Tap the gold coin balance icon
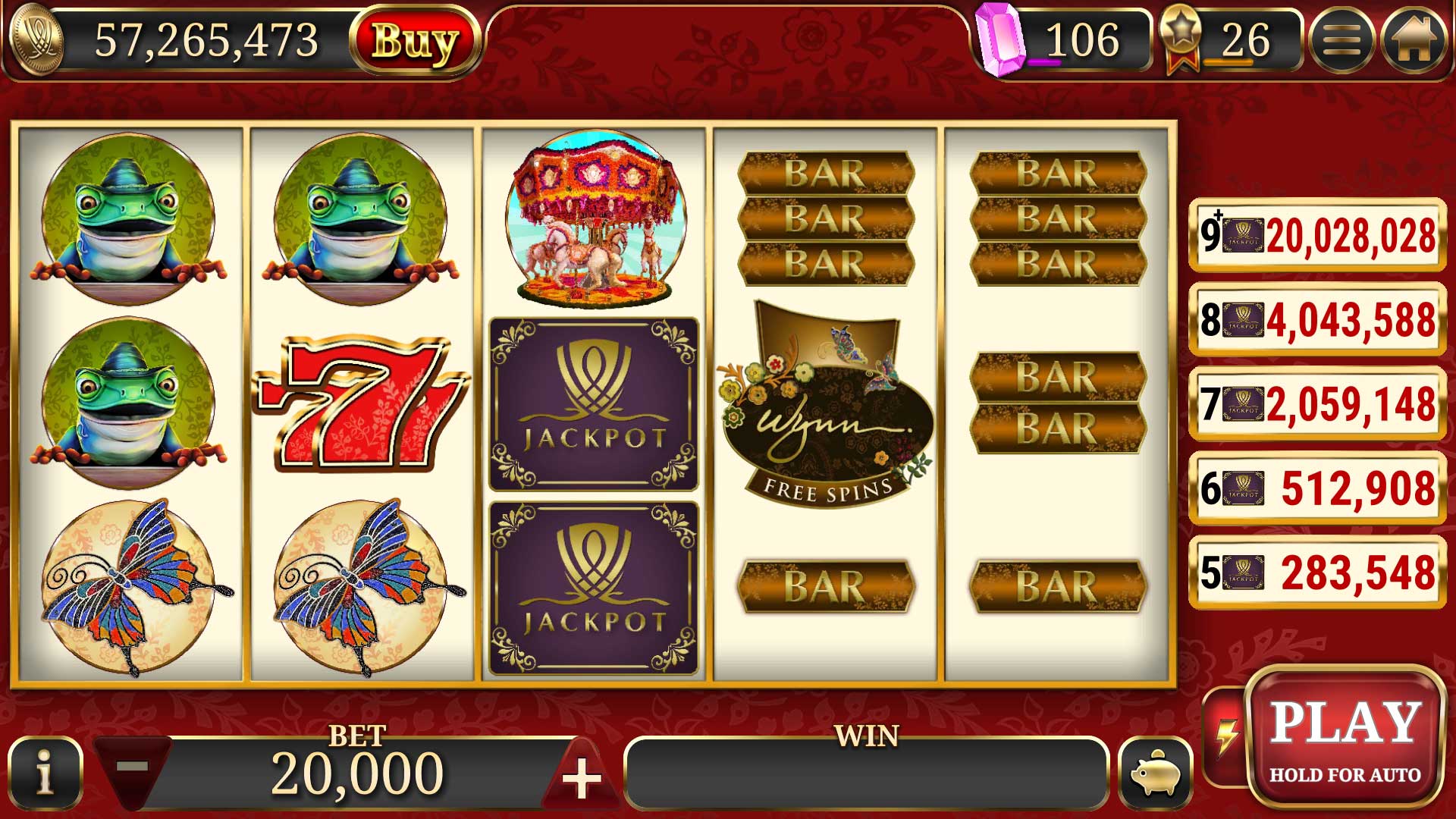Viewport: 1456px width, 819px height. [34, 40]
